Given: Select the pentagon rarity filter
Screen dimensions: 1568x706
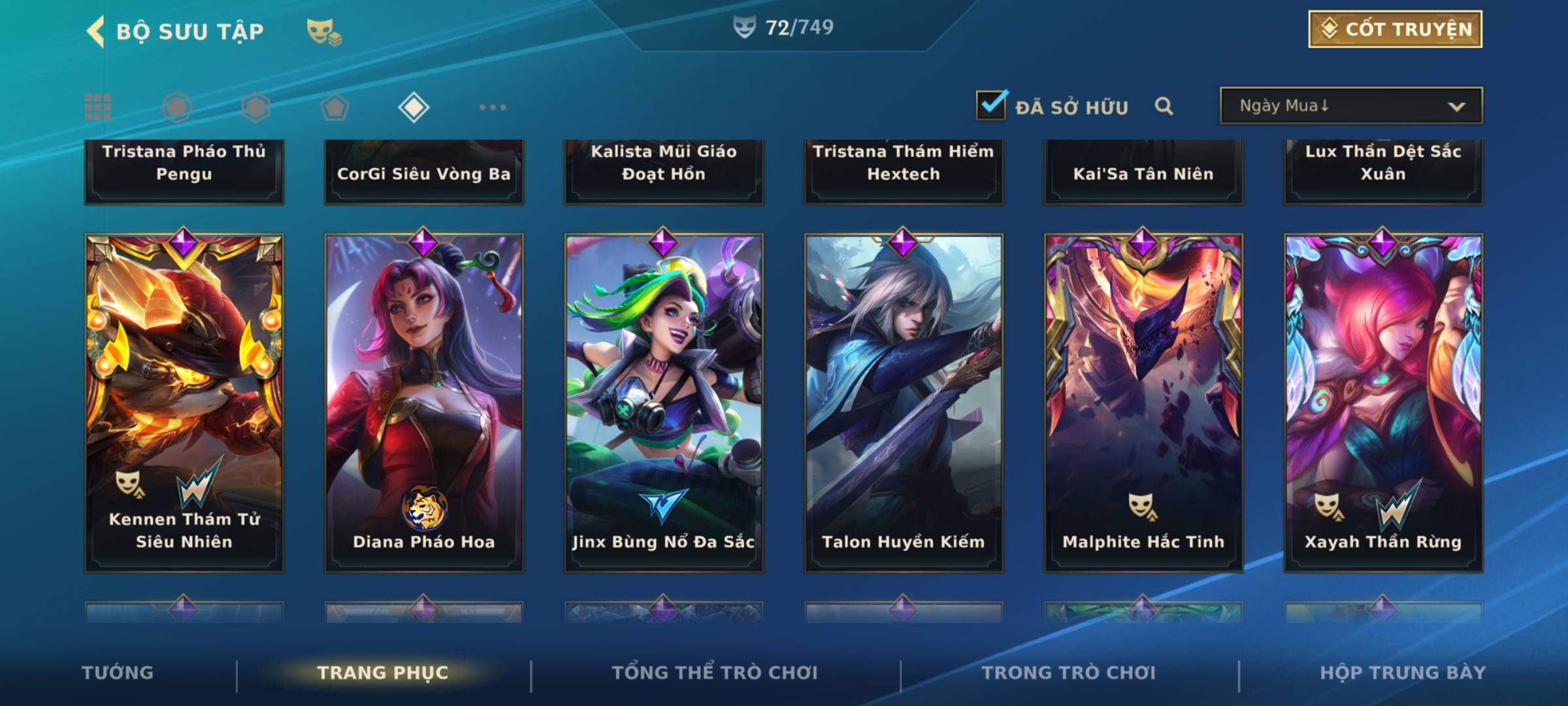Looking at the screenshot, I should [335, 107].
